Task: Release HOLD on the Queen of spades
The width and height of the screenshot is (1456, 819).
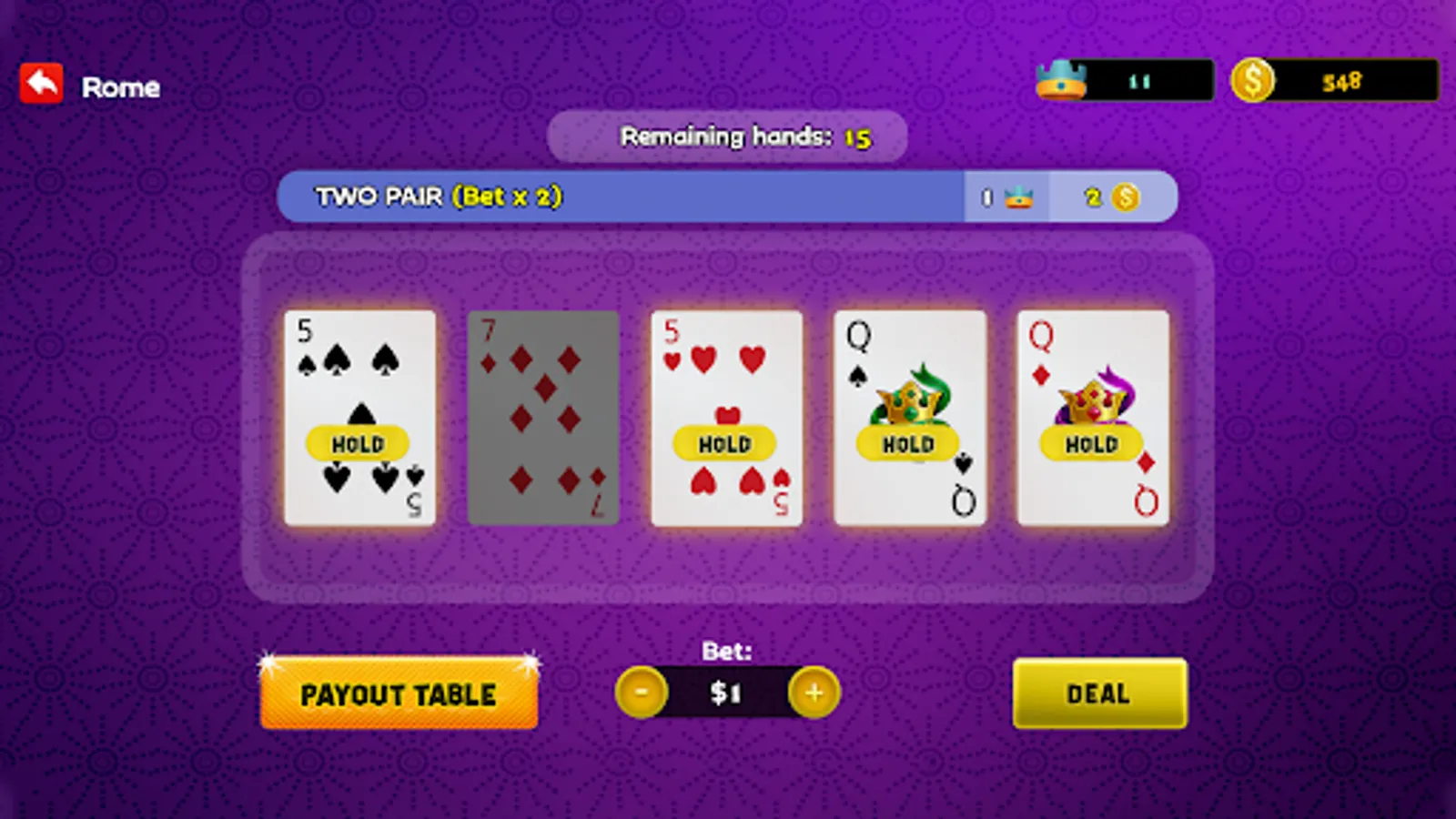Action: pyautogui.click(x=908, y=444)
